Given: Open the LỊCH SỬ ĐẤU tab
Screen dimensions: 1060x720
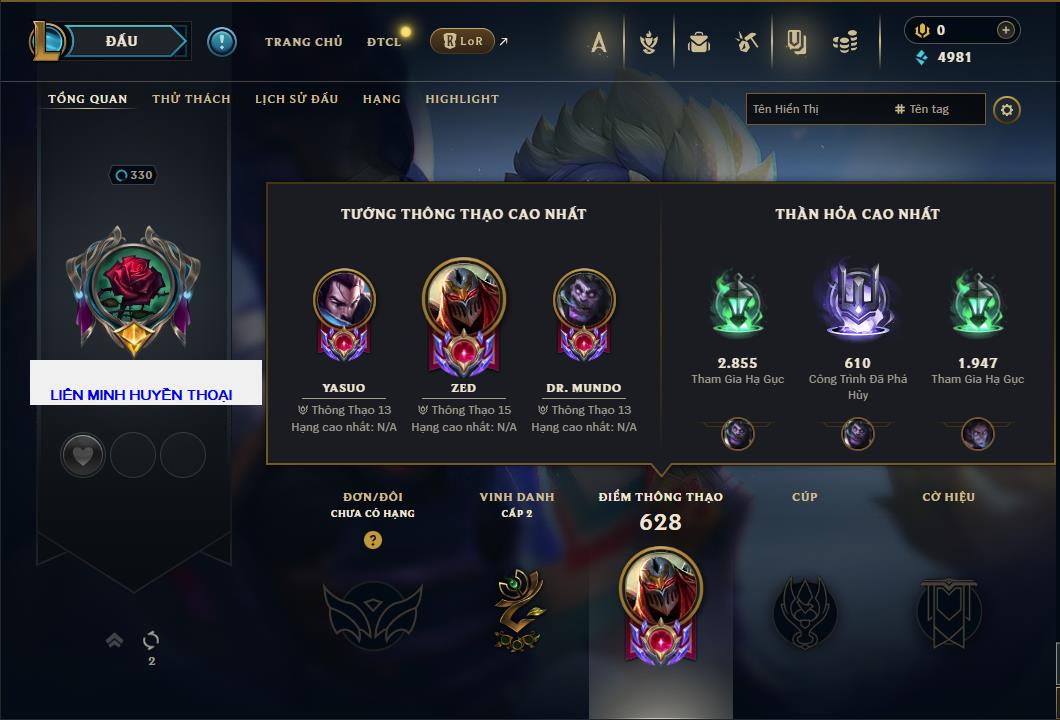Looking at the screenshot, I should (x=296, y=99).
